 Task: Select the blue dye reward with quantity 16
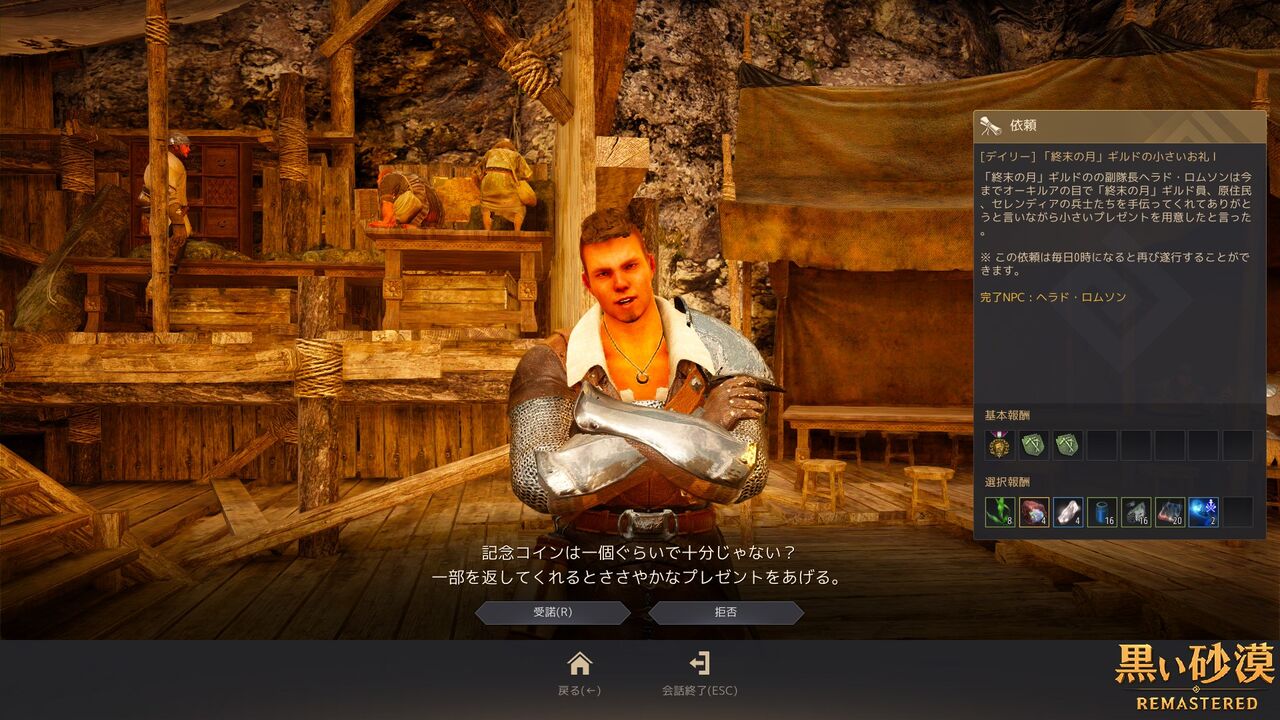coord(1101,512)
